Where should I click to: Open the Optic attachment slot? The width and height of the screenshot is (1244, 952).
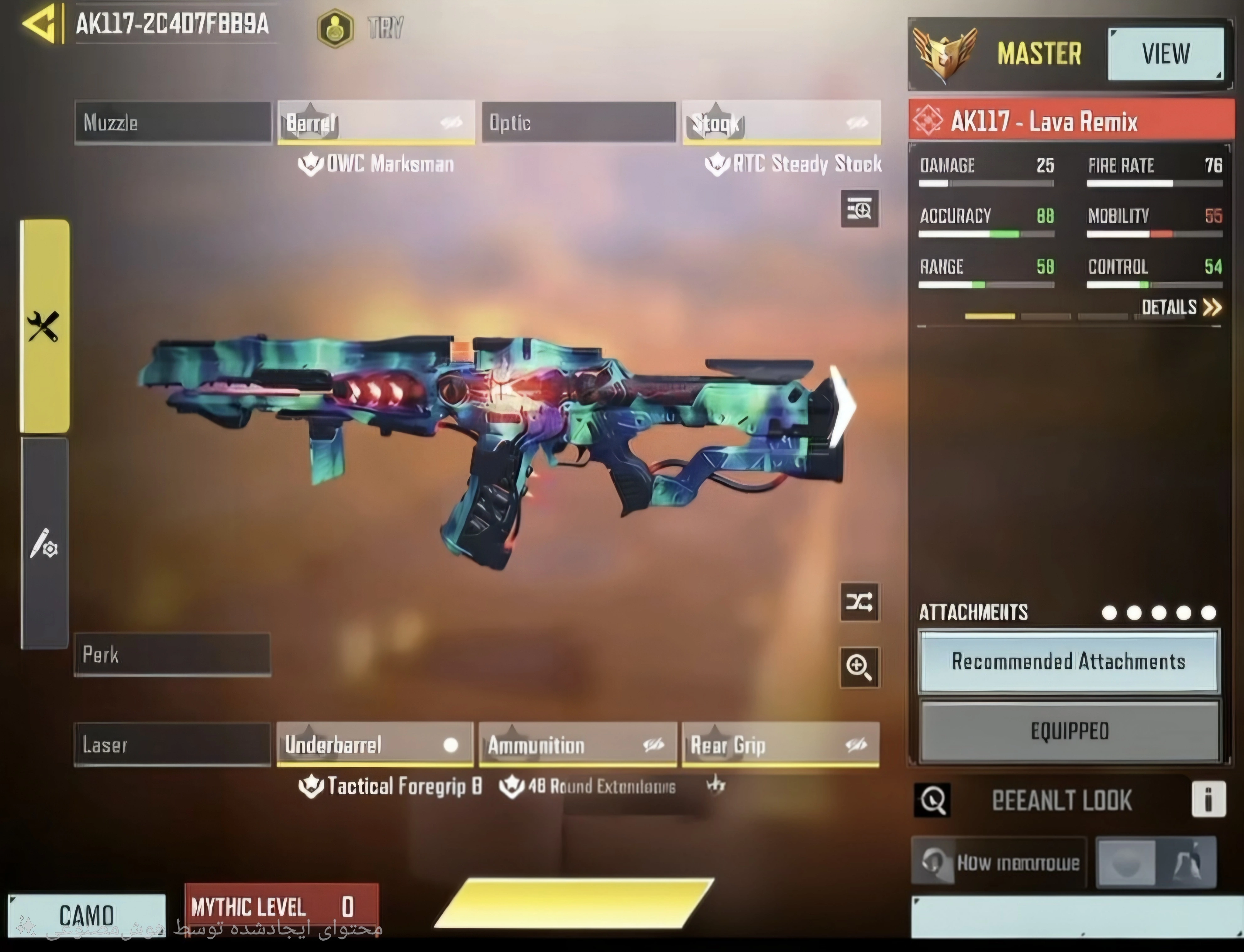579,122
